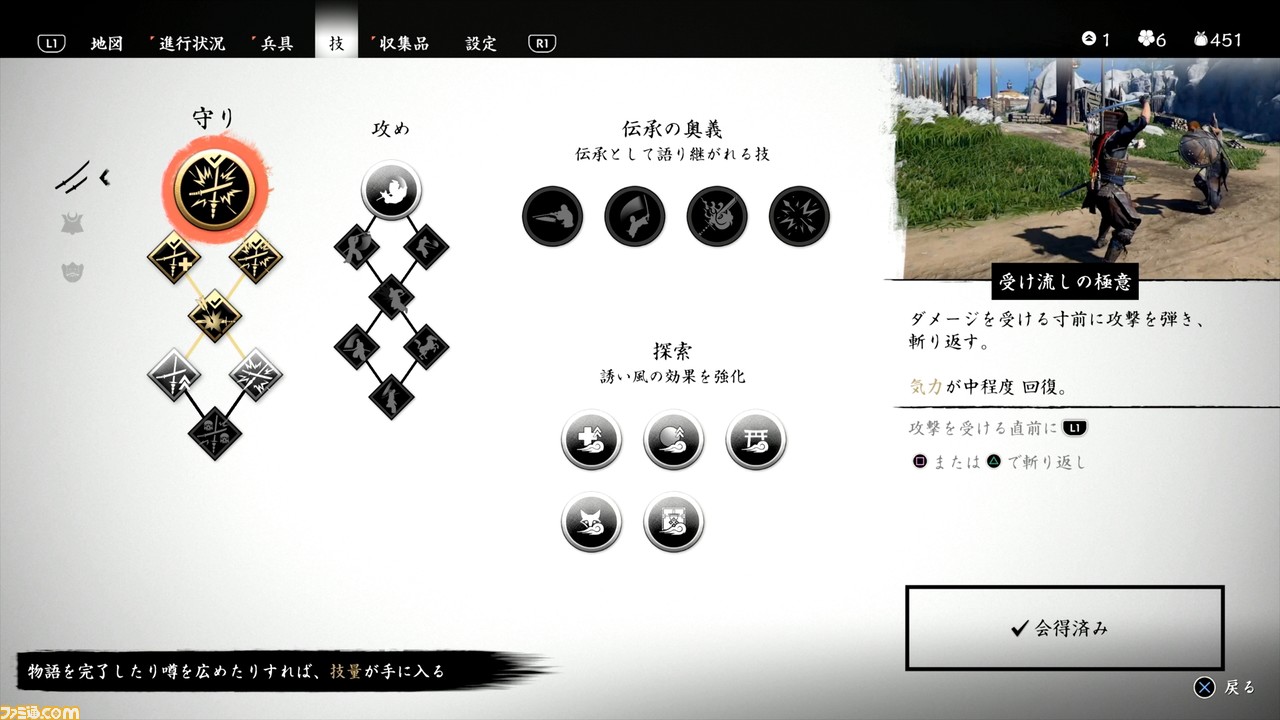The height and width of the screenshot is (720, 1280).
Task: Click the R1 shoulder button indicator
Action: (541, 43)
